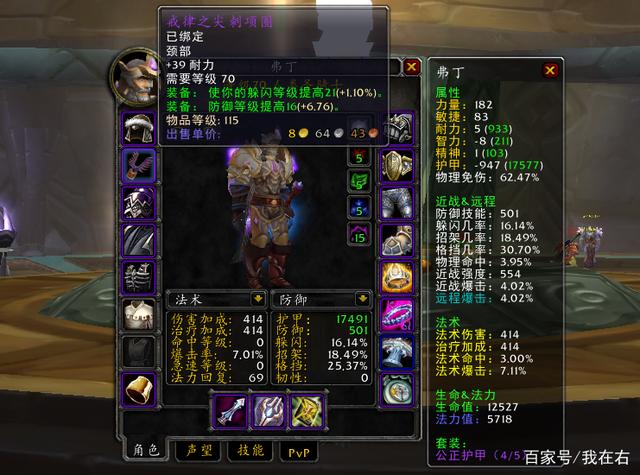The height and width of the screenshot is (475, 640).
Task: Select the helmet equipment slot
Action: click(x=138, y=127)
